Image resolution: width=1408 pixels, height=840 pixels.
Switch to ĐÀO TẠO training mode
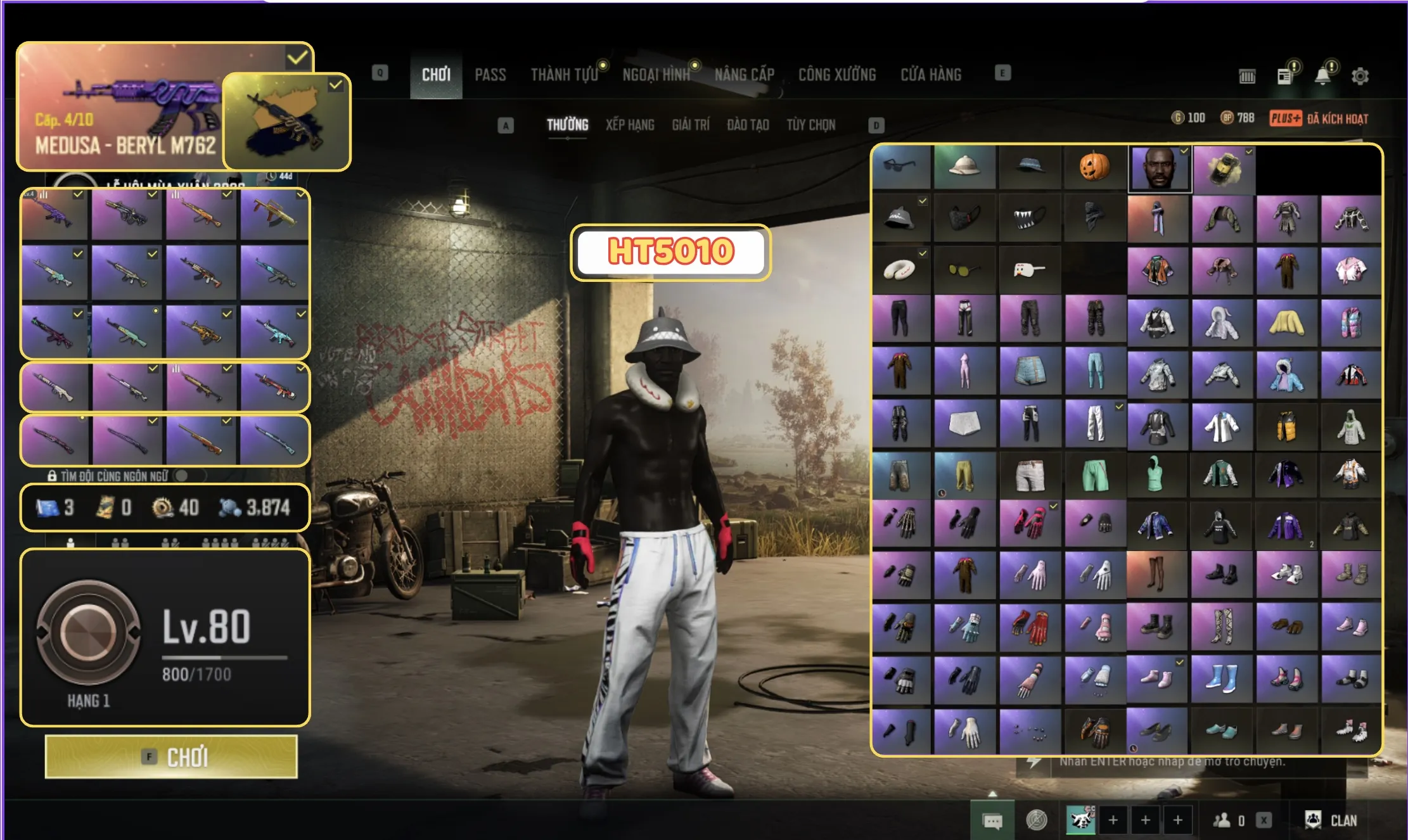point(748,125)
